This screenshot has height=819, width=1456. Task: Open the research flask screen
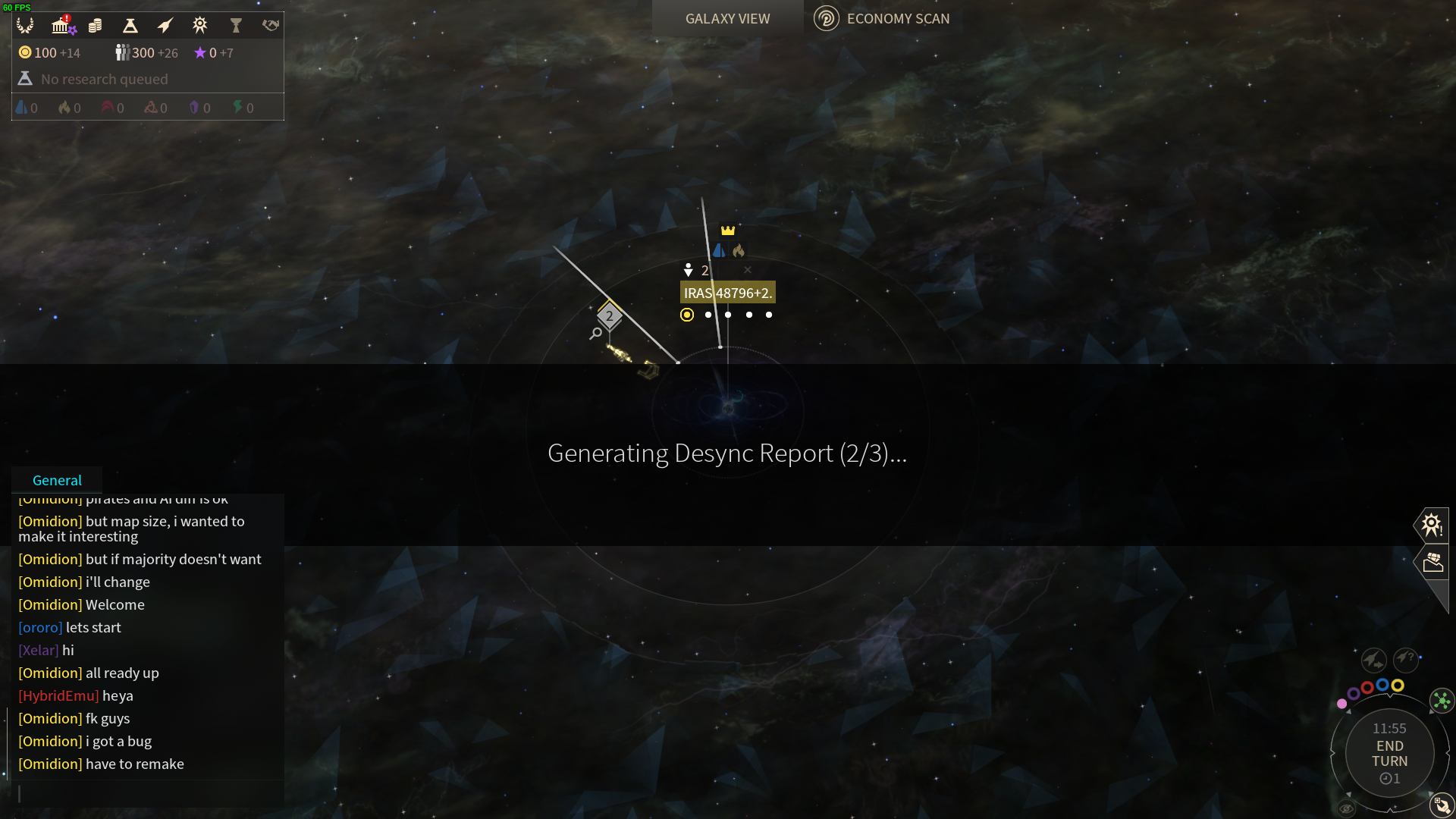[130, 26]
